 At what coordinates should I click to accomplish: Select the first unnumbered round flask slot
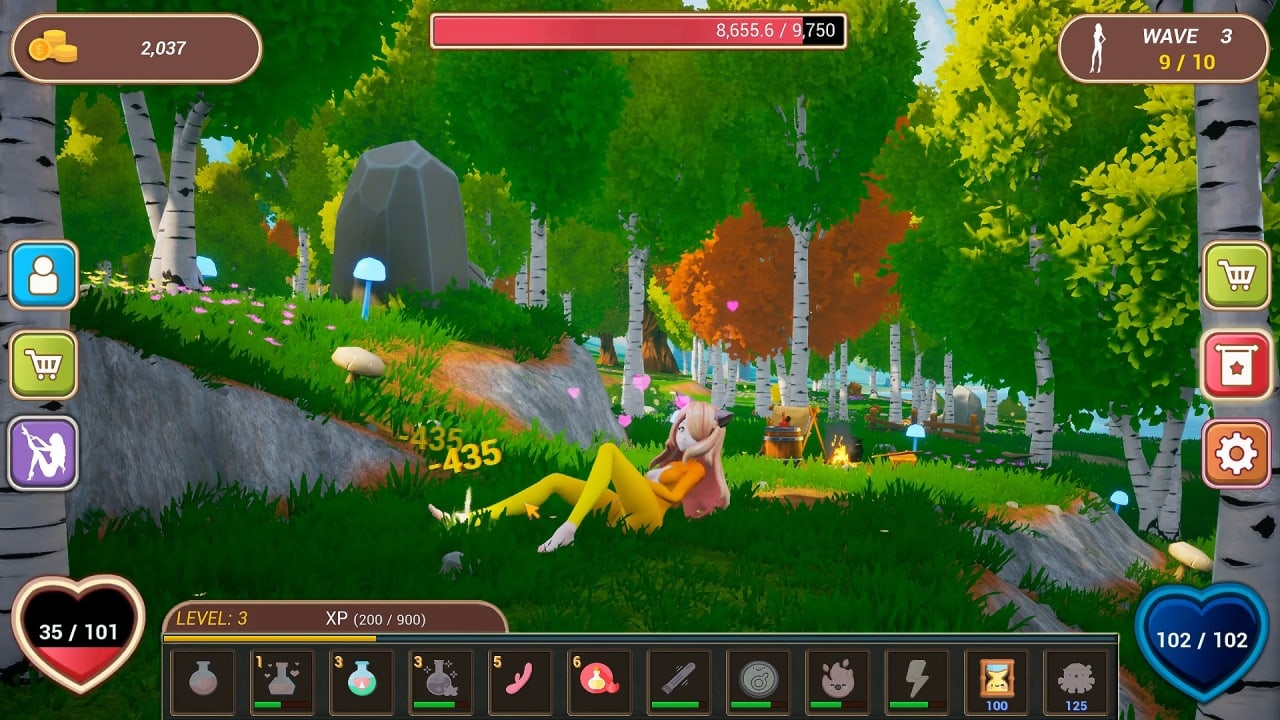click(x=203, y=681)
